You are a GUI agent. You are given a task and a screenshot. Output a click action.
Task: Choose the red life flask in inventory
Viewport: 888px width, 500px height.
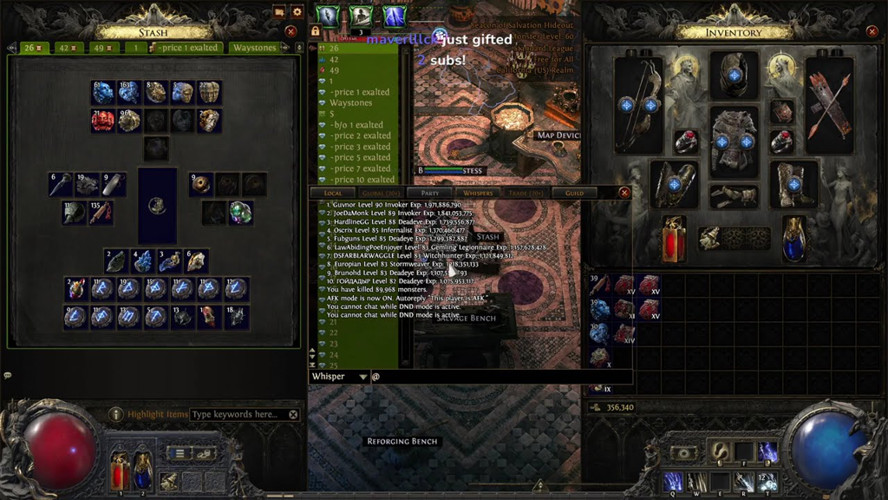675,238
